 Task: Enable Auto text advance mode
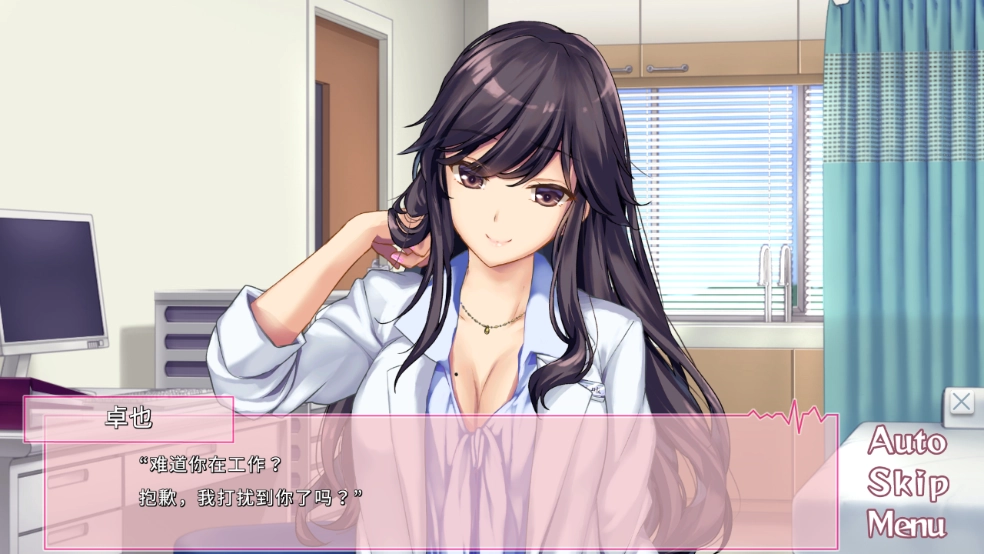(907, 441)
